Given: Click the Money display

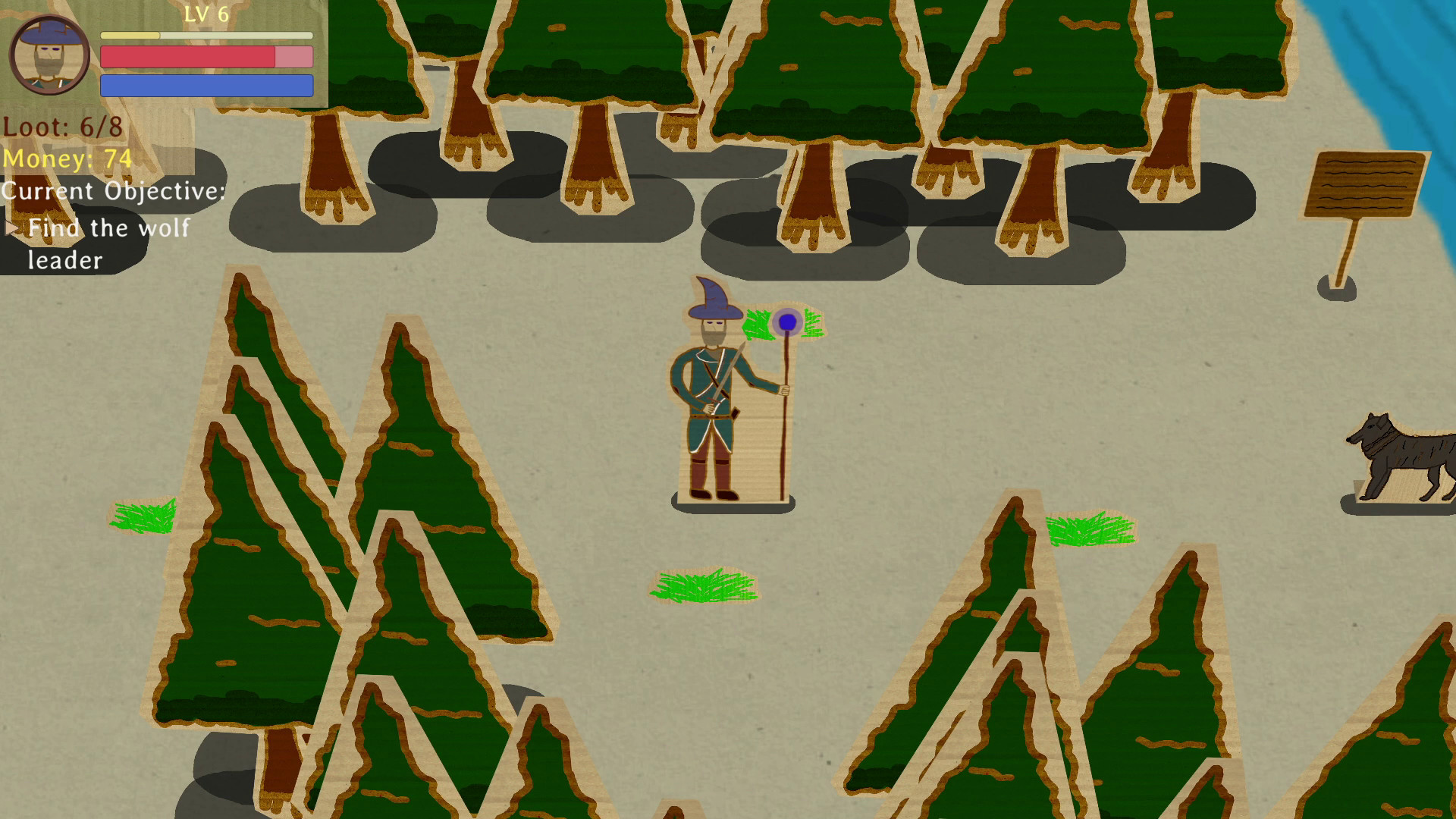Looking at the screenshot, I should (x=68, y=159).
